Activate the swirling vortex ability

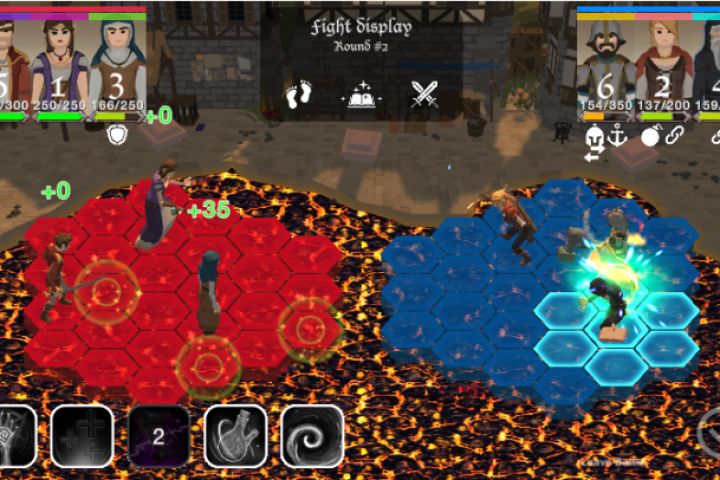click(x=312, y=437)
